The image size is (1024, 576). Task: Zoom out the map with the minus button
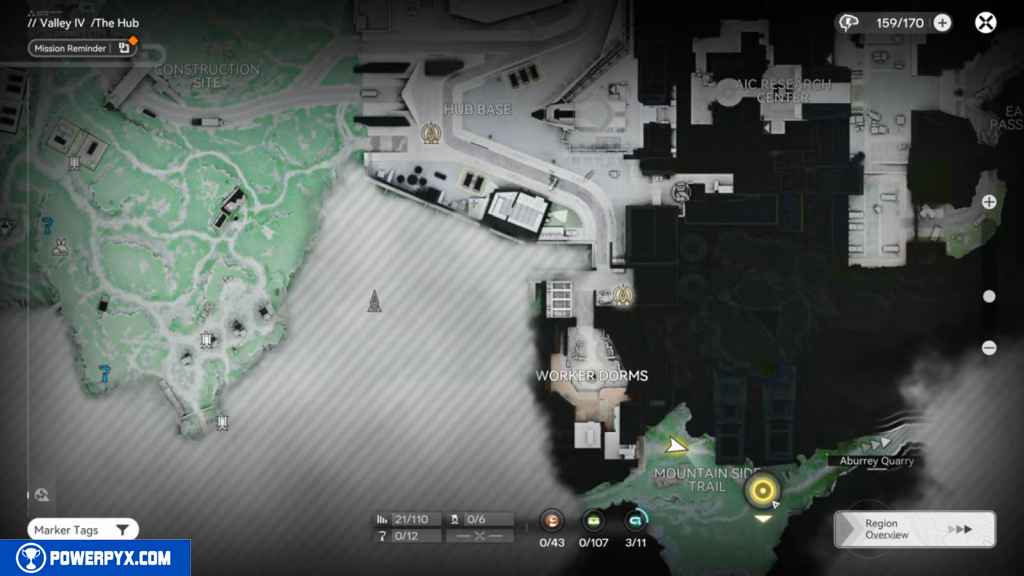[989, 348]
